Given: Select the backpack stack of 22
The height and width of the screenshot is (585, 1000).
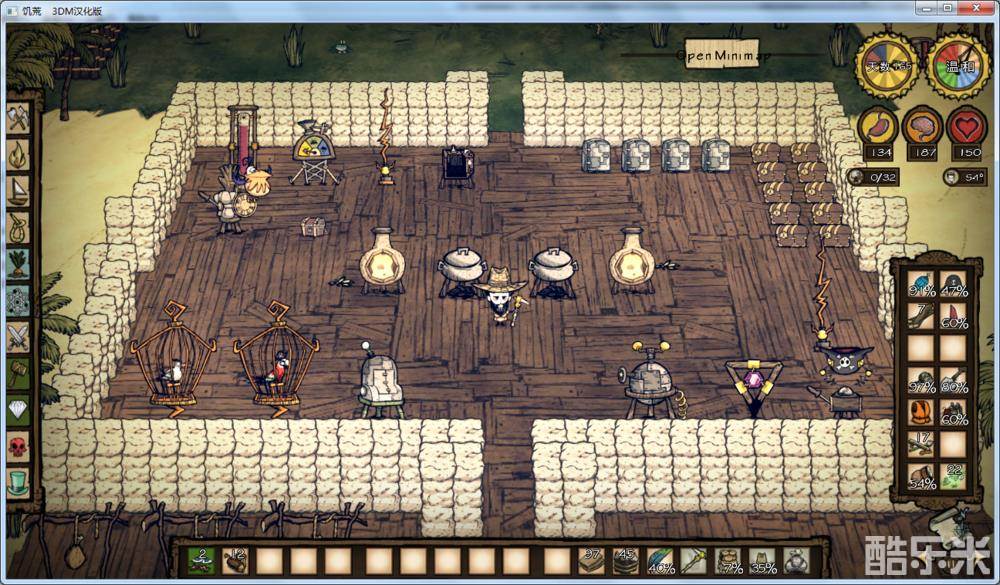Looking at the screenshot, I should coord(953,476).
